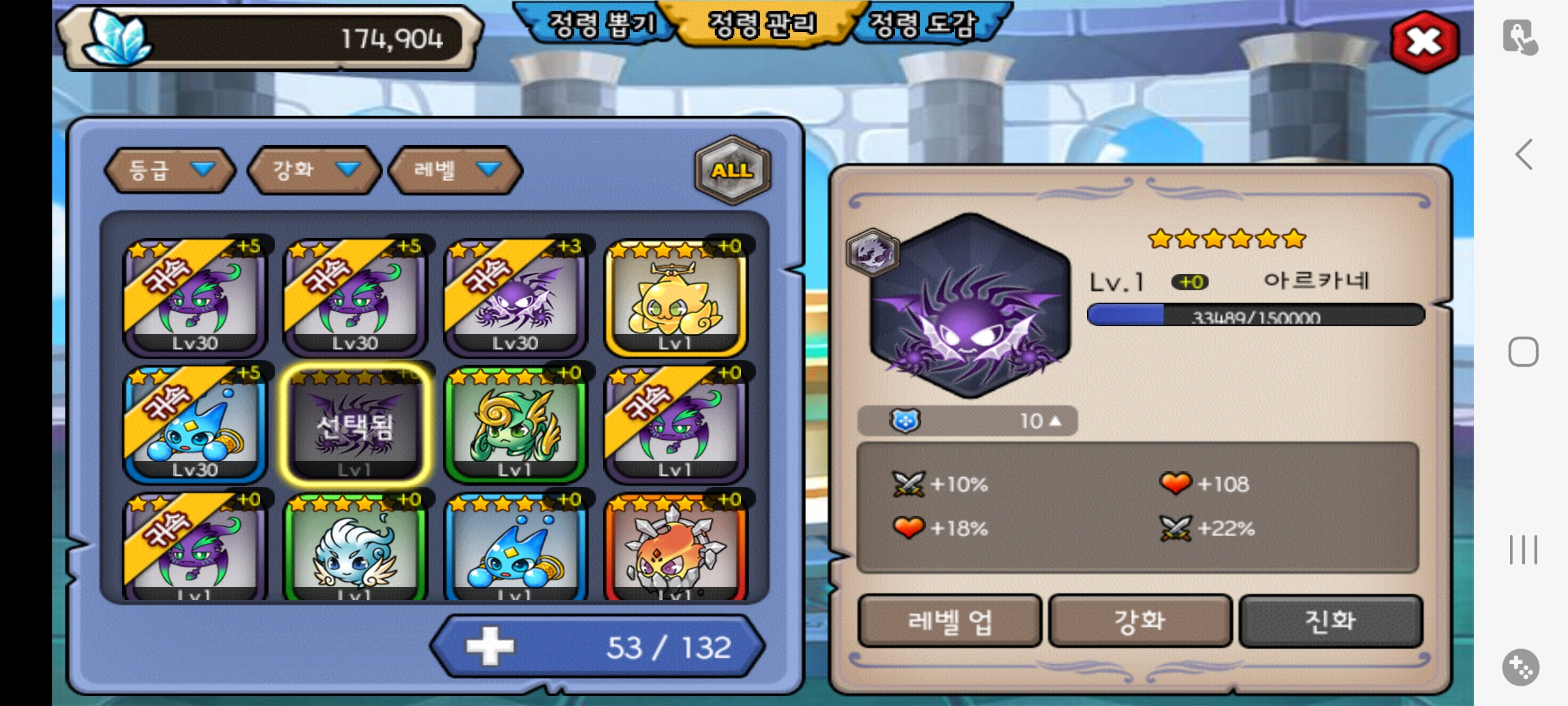Select the white winged cloud spirit
Viewport: 1568px width, 706px height.
point(355,549)
